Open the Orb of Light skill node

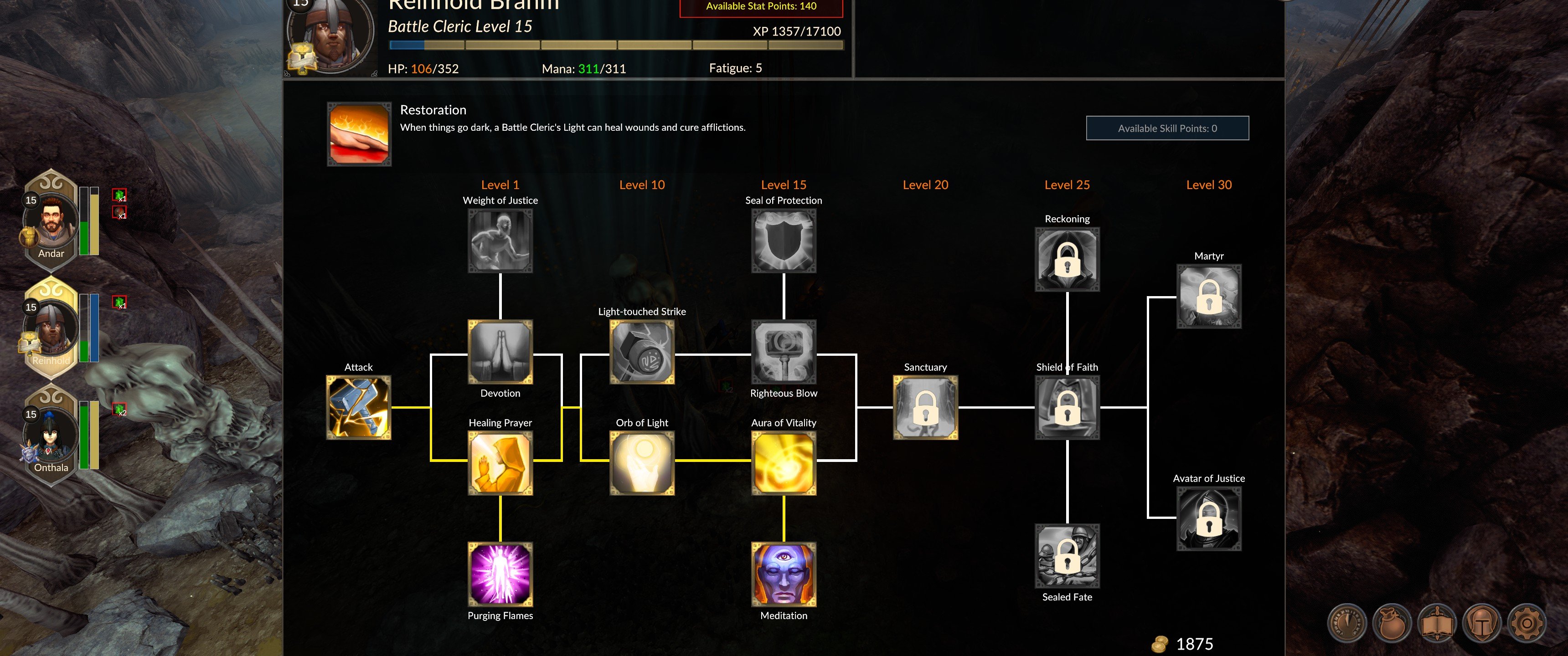coord(642,464)
